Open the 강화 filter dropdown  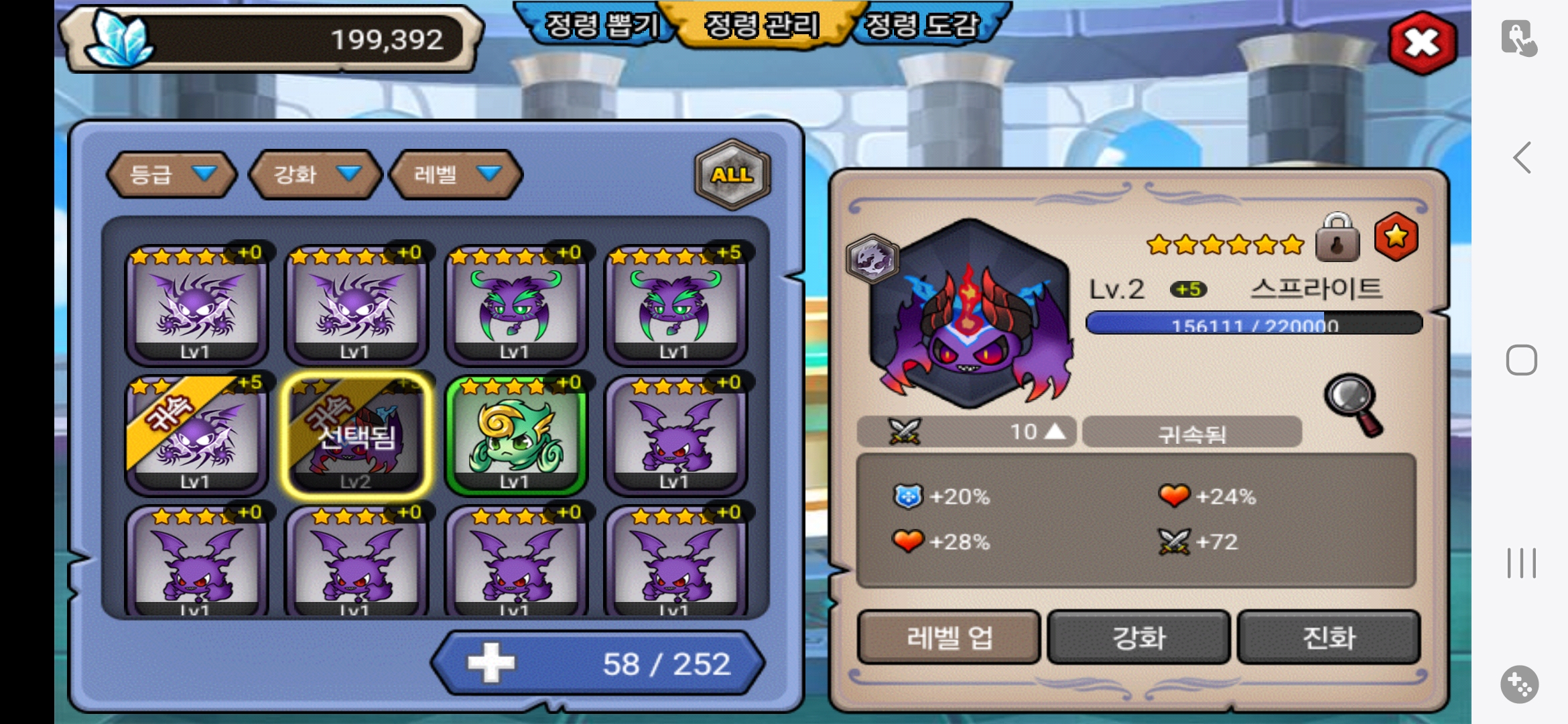coord(315,174)
